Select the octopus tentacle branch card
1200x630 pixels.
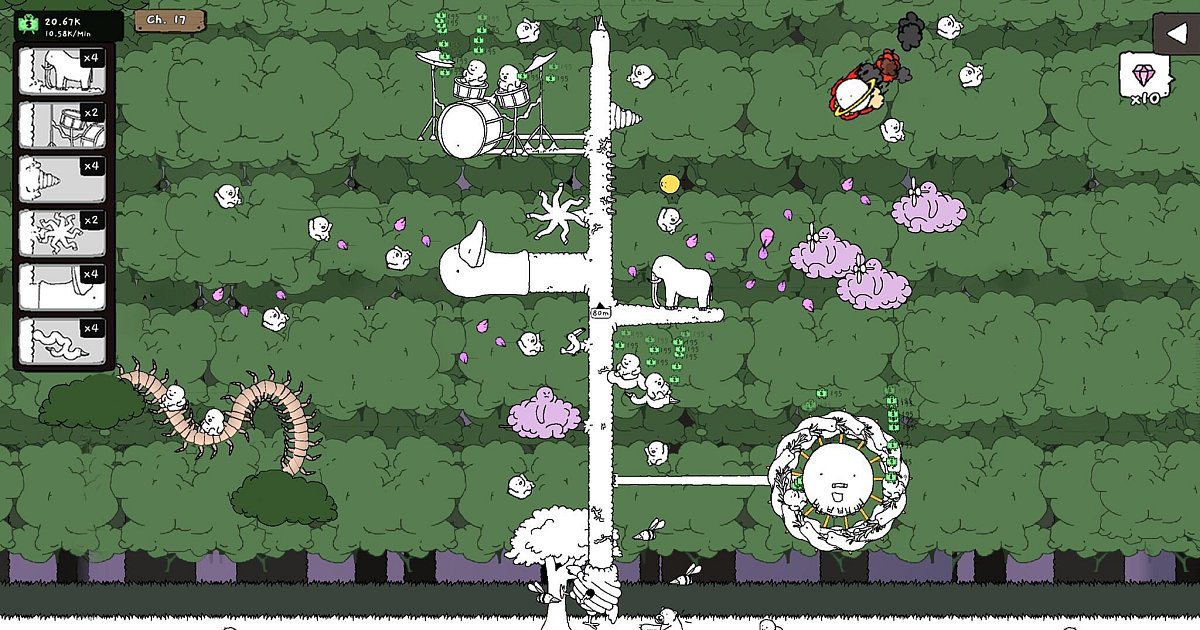pyautogui.click(x=62, y=234)
